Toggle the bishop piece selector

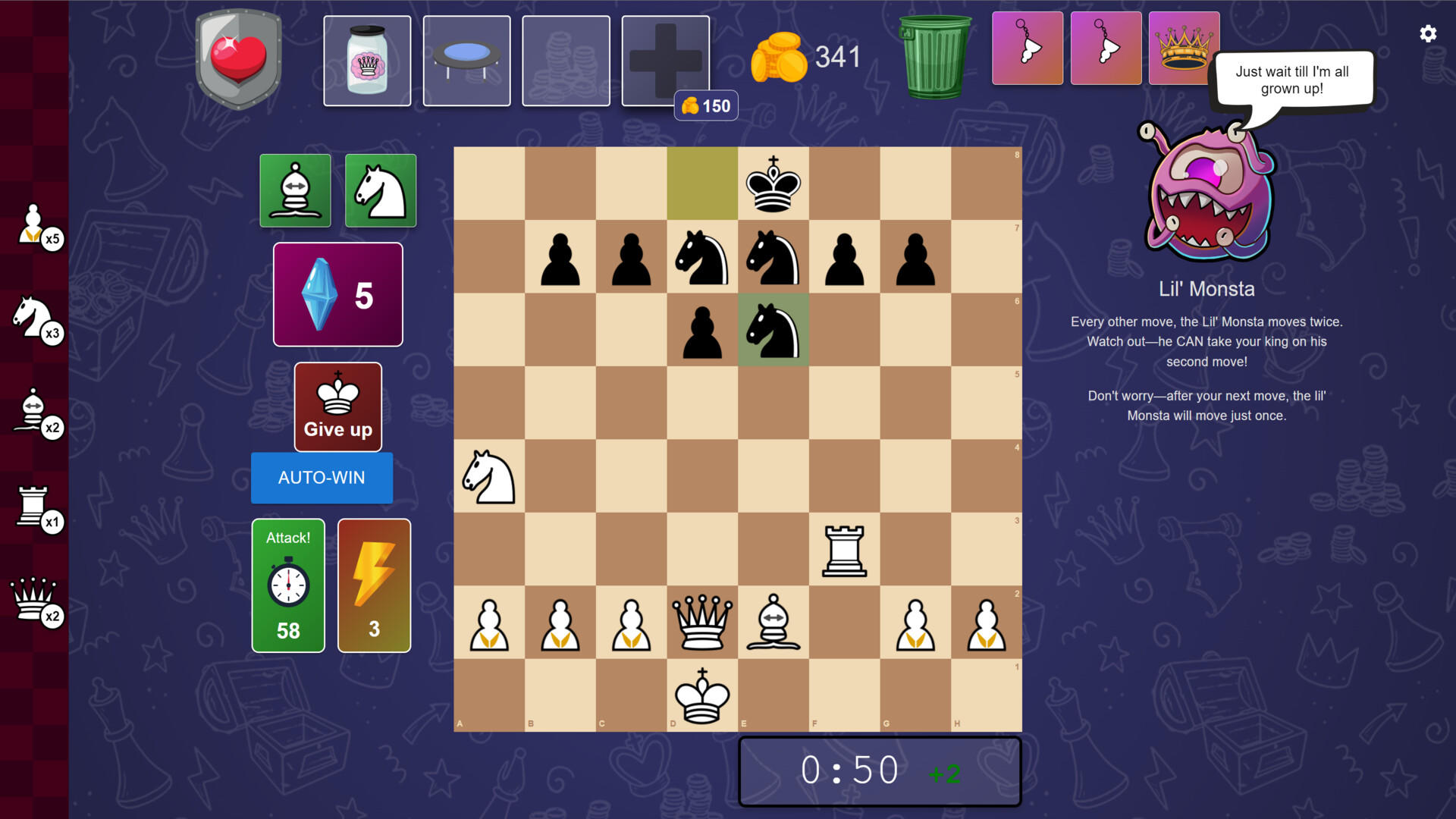point(295,190)
